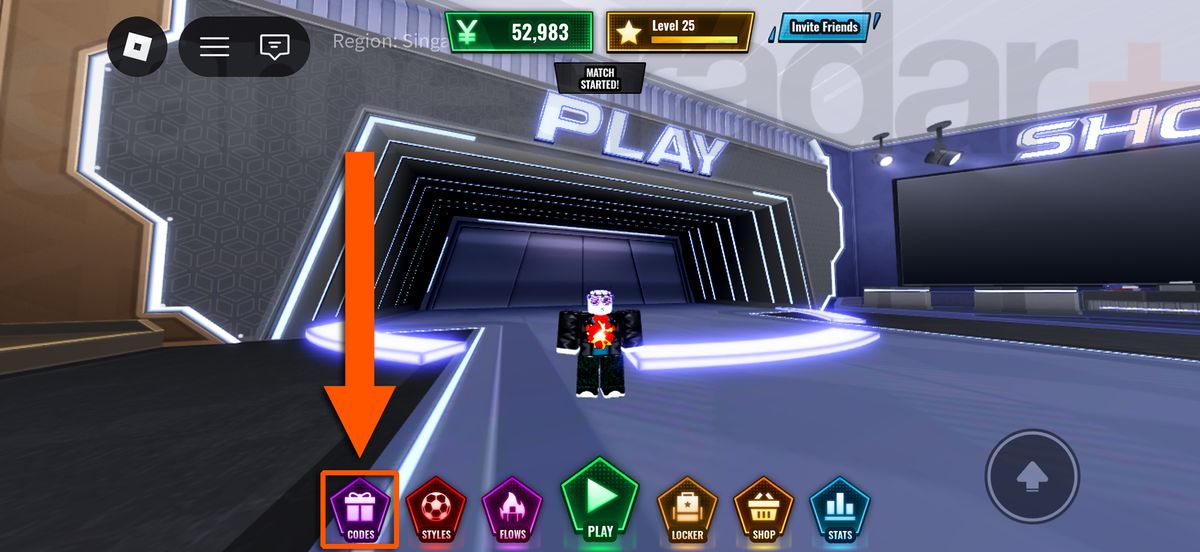The image size is (1200, 552).
Task: Tap the jump arrow button
Action: tap(1032, 479)
